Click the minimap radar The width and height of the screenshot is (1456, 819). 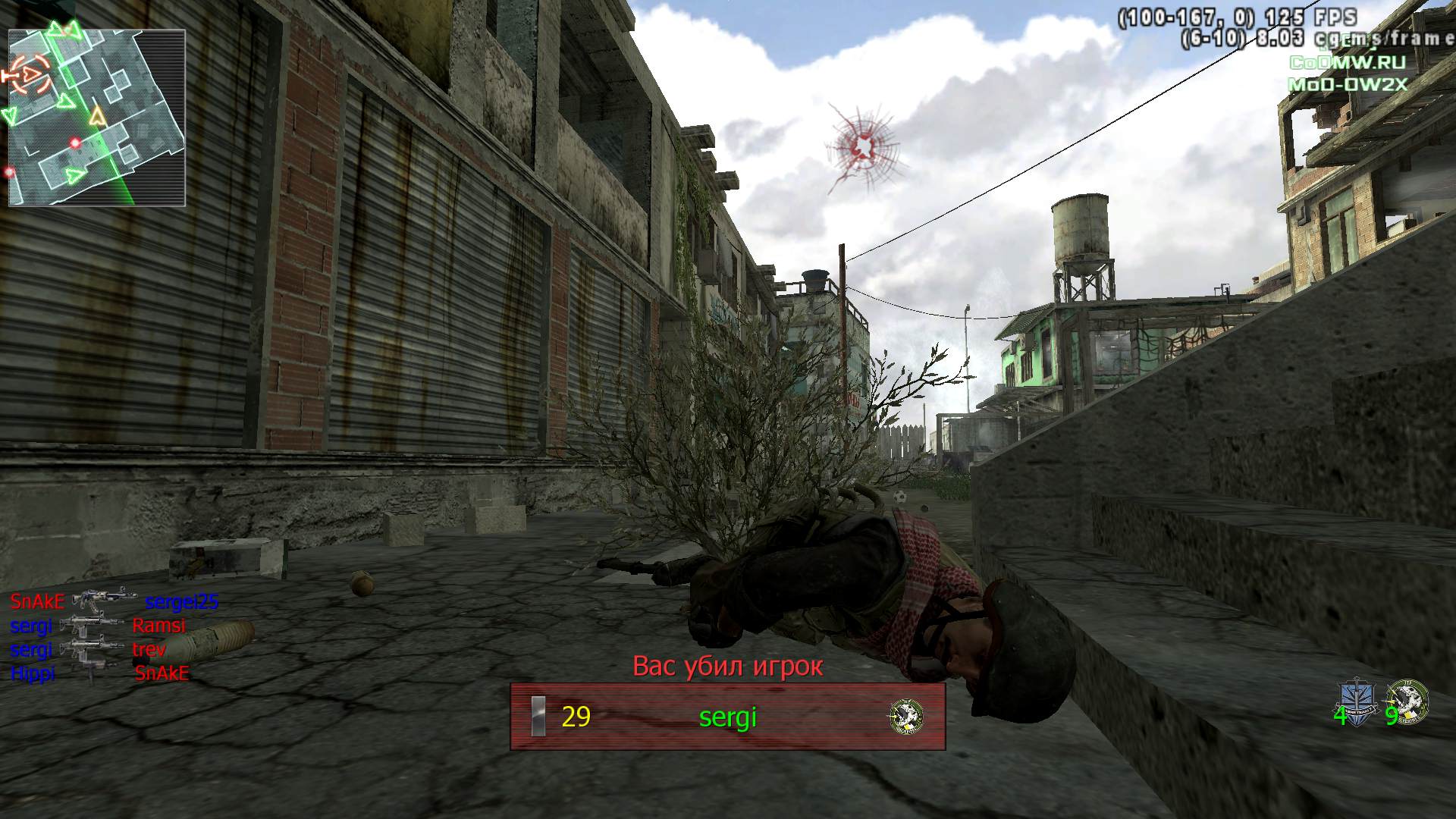96,118
